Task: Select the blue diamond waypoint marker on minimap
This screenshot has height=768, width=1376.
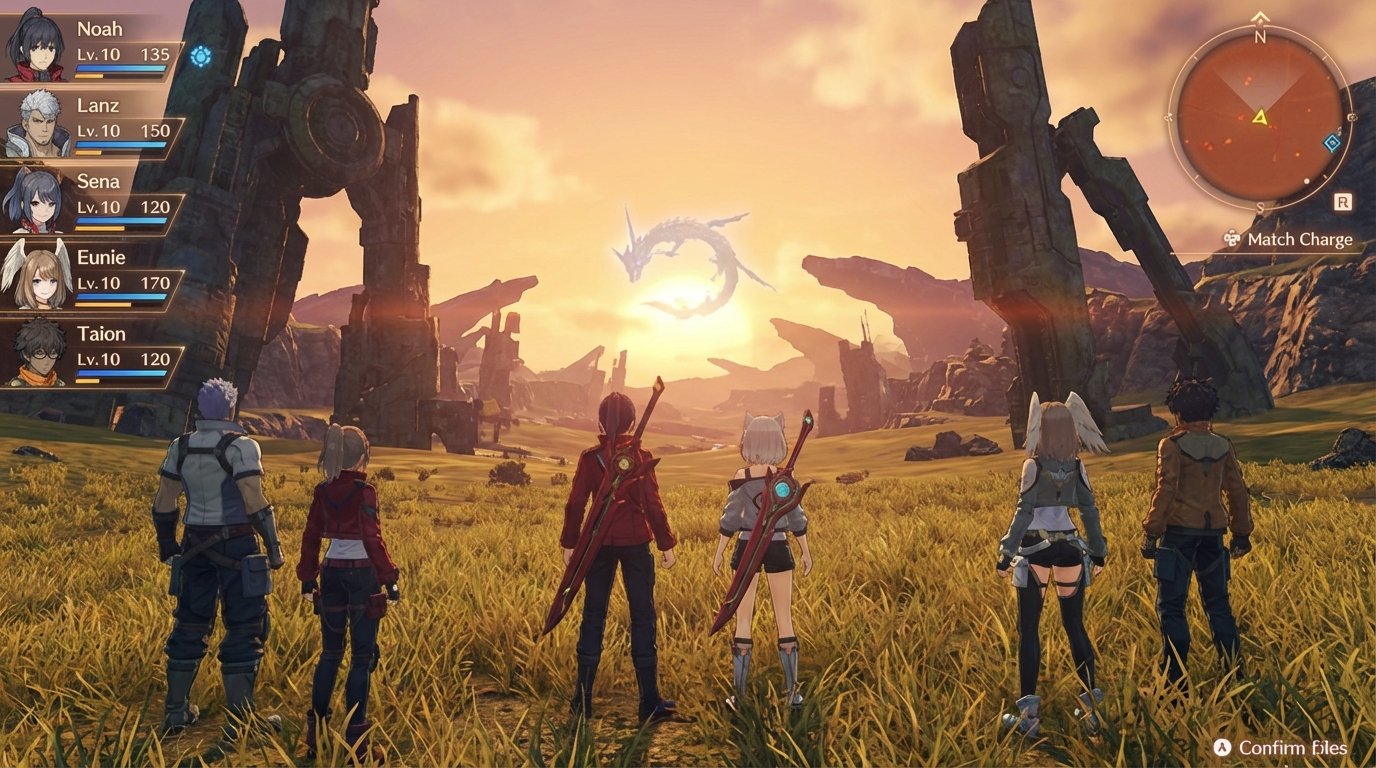Action: pyautogui.click(x=1331, y=142)
